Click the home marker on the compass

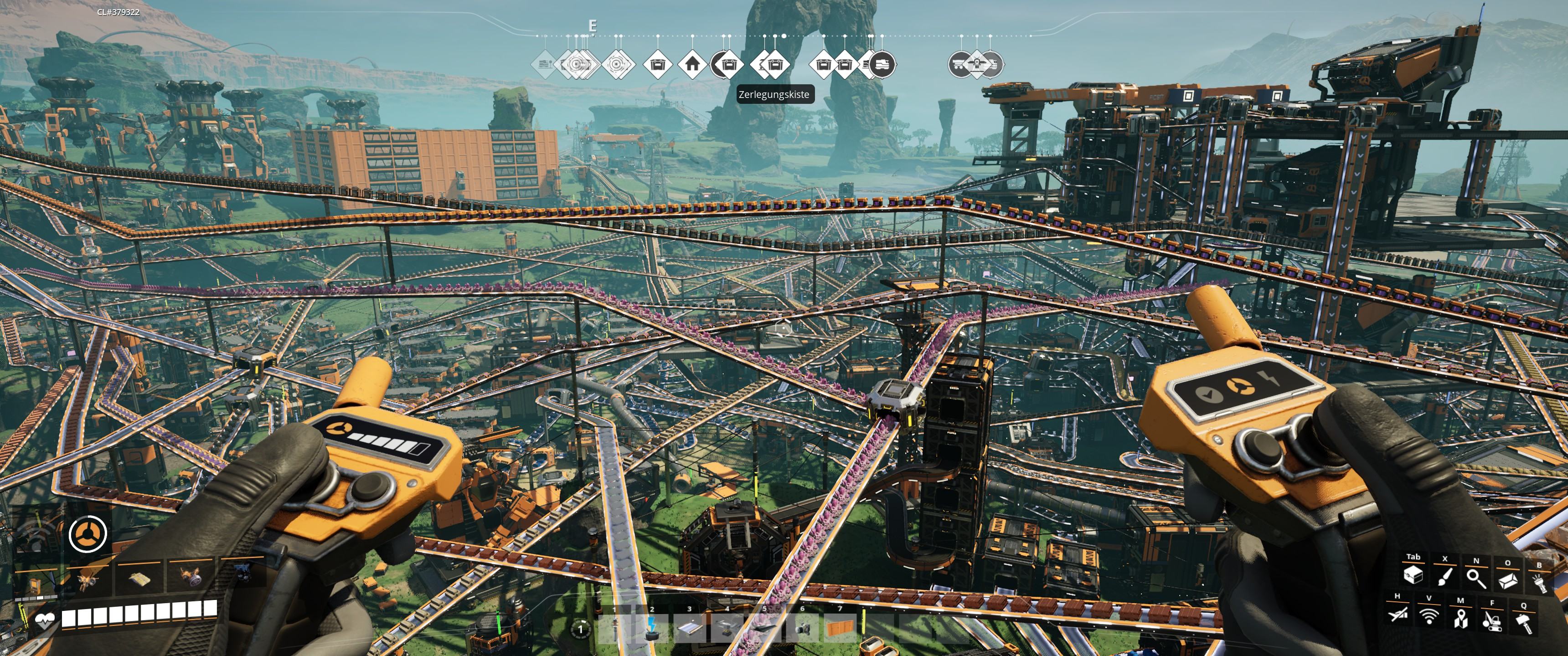[x=691, y=63]
